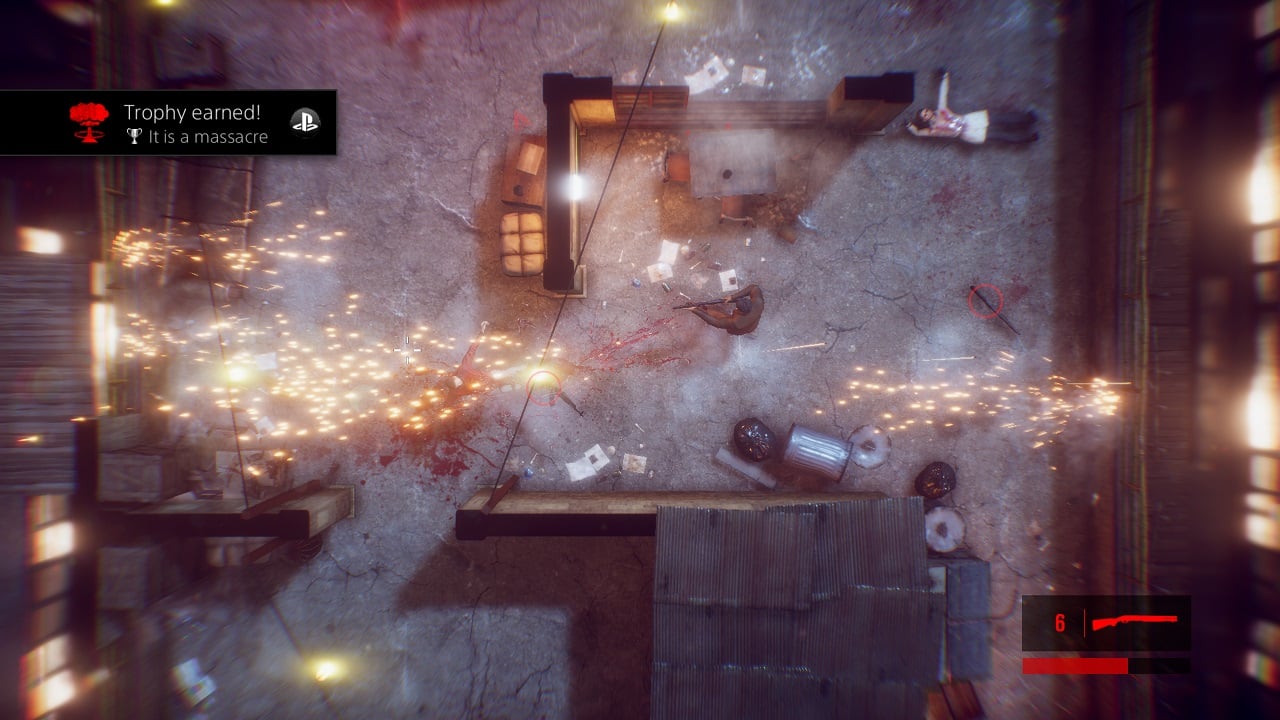Image resolution: width=1280 pixels, height=720 pixels.
Task: Open the 'Trophy earned!' notification banner
Action: point(168,123)
